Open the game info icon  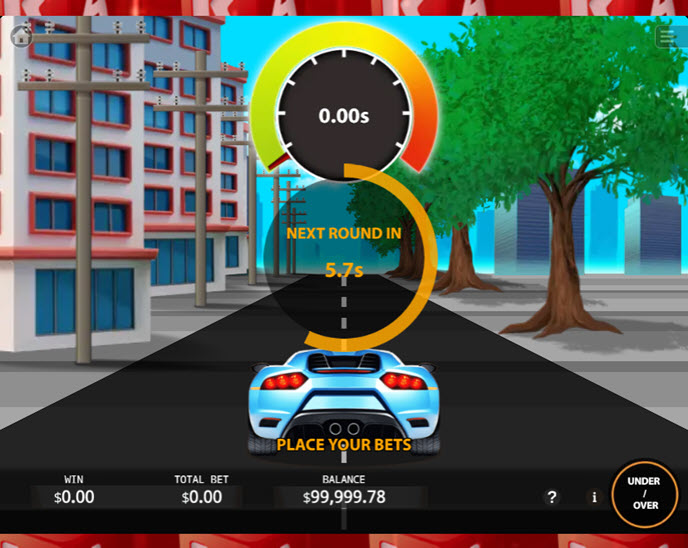(594, 497)
